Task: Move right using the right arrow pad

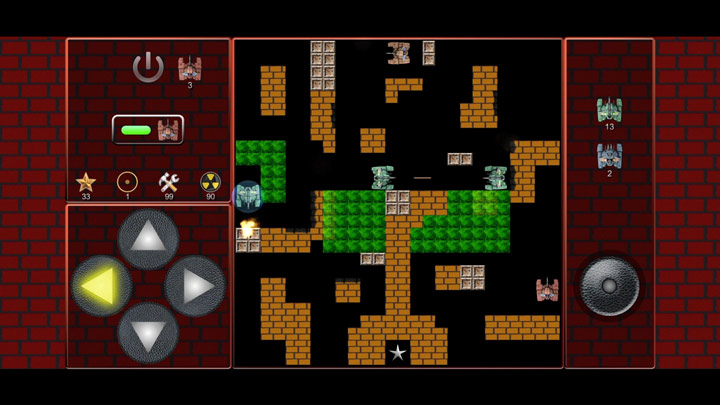Action: (x=195, y=286)
